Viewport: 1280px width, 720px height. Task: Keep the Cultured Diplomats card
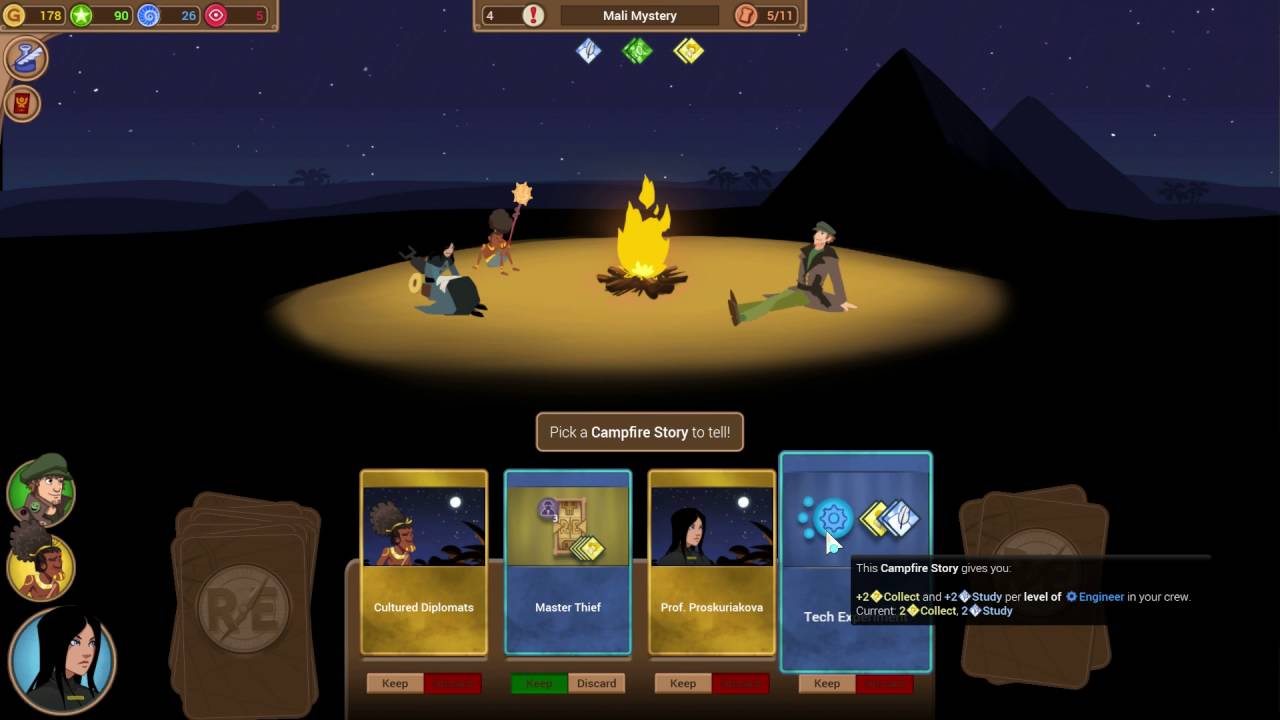pos(395,684)
